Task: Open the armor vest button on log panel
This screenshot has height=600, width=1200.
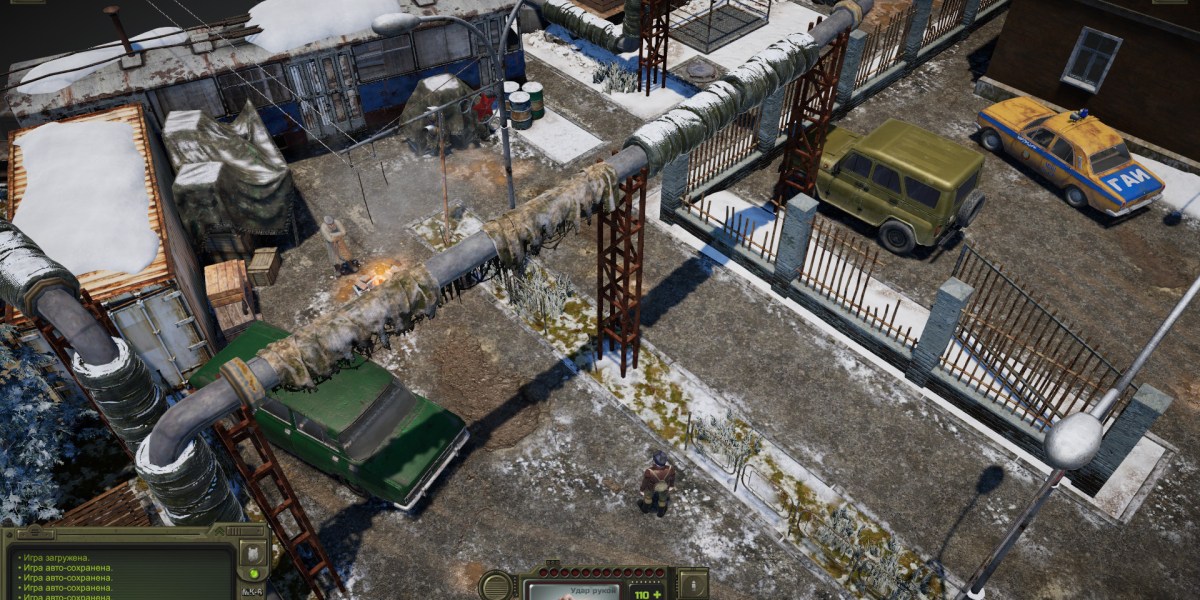Action: (254, 553)
